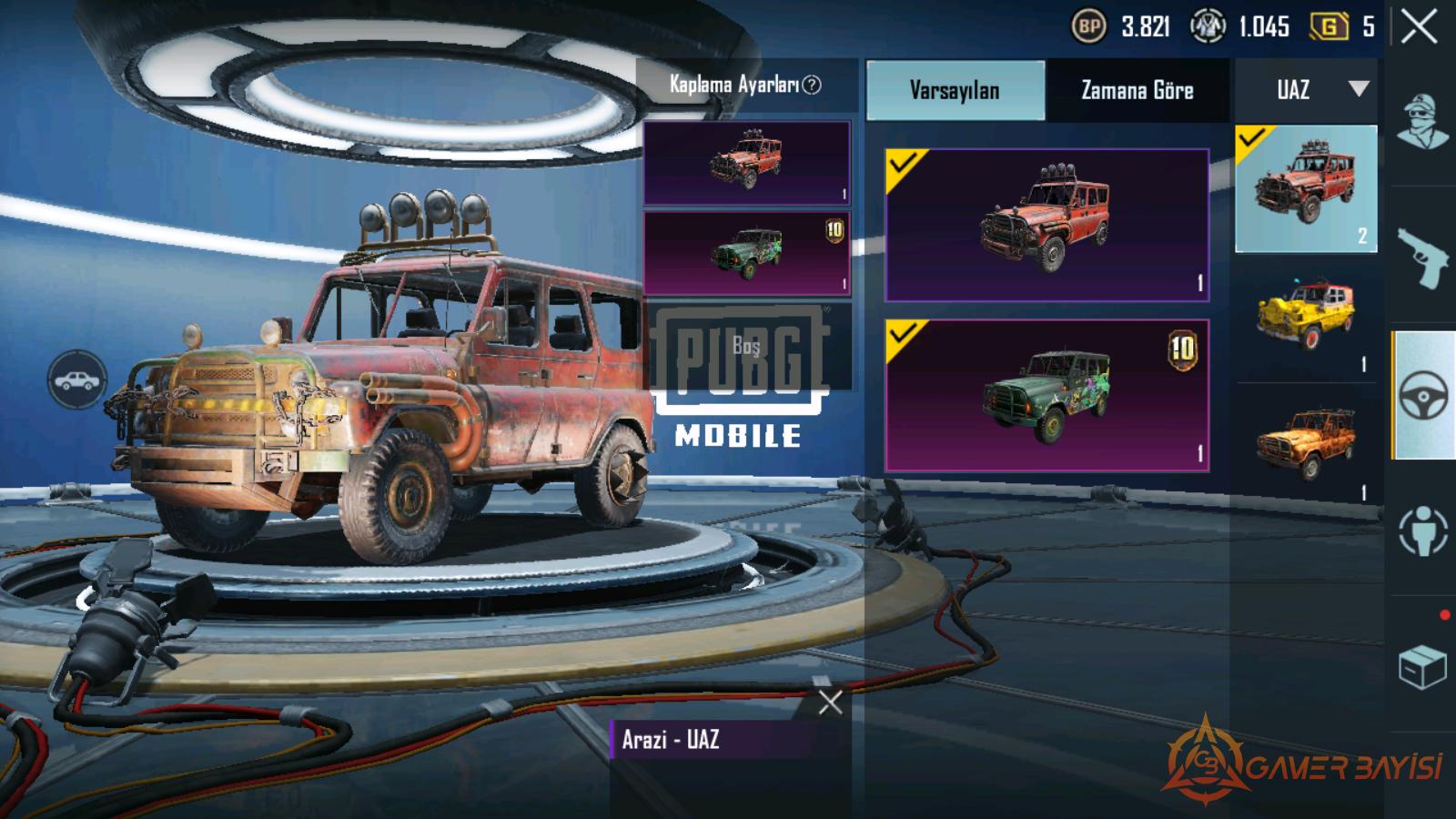Open the emote figure category

[1423, 531]
